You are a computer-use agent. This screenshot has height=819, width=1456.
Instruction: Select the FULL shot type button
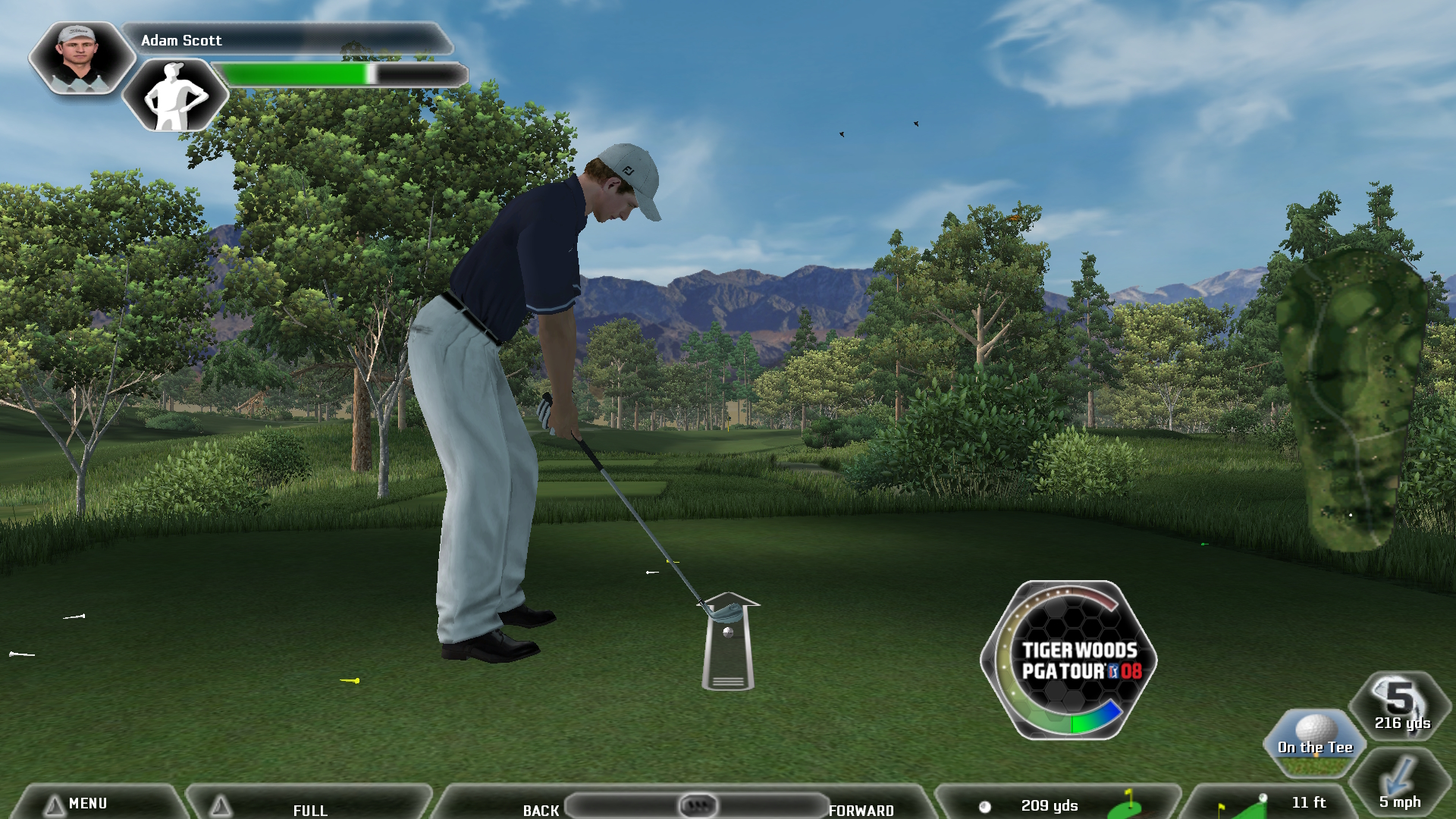click(x=309, y=808)
